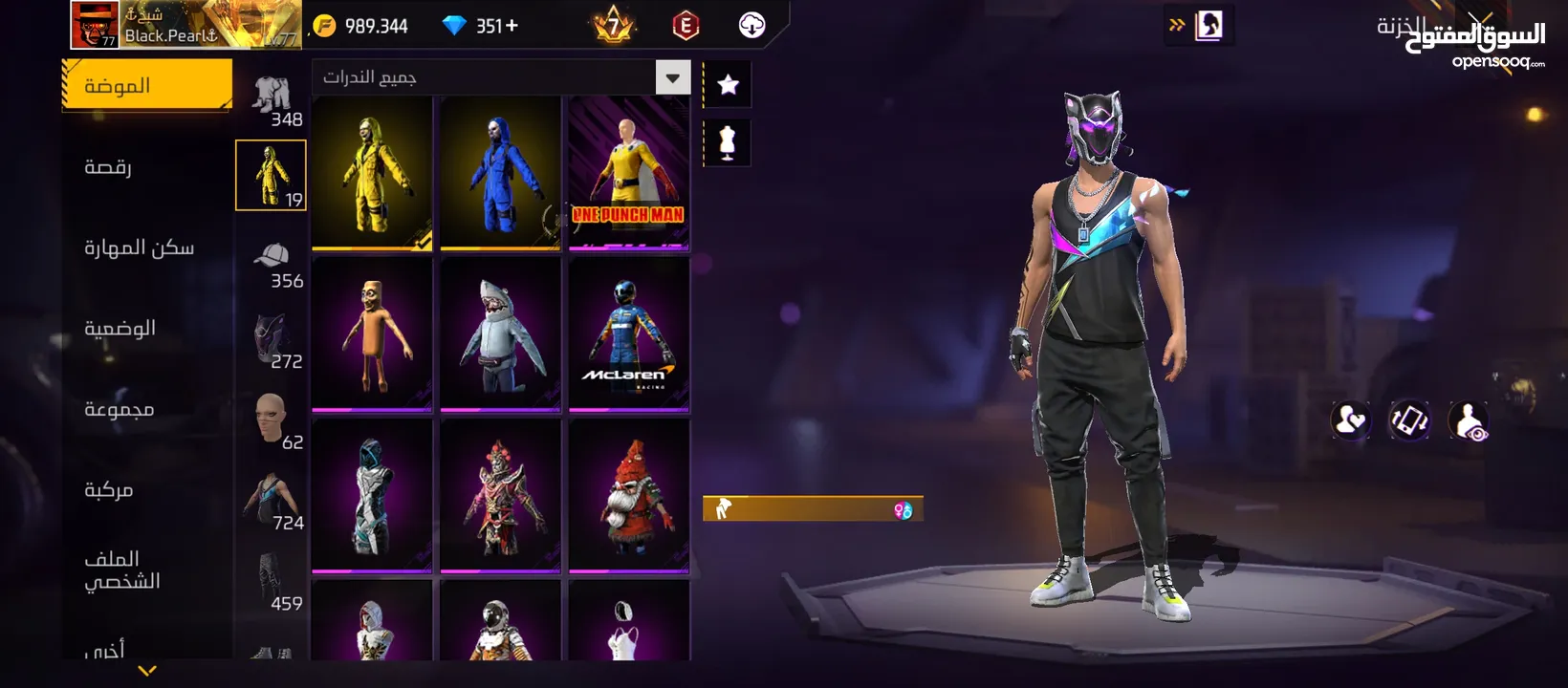Select the One Punch Man outfit
This screenshot has width=1568, height=688.
coord(628,173)
